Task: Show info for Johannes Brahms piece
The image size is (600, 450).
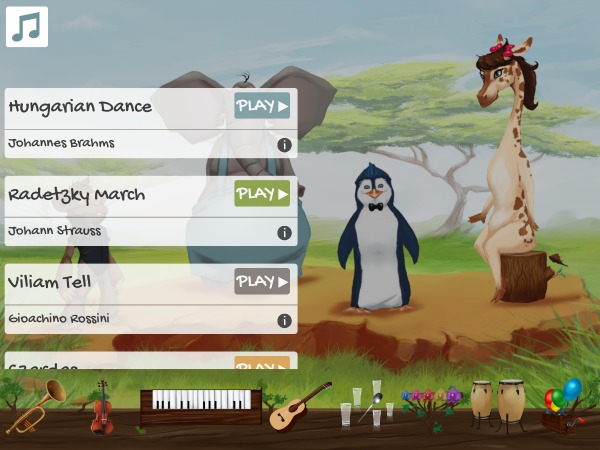Action: [x=284, y=145]
